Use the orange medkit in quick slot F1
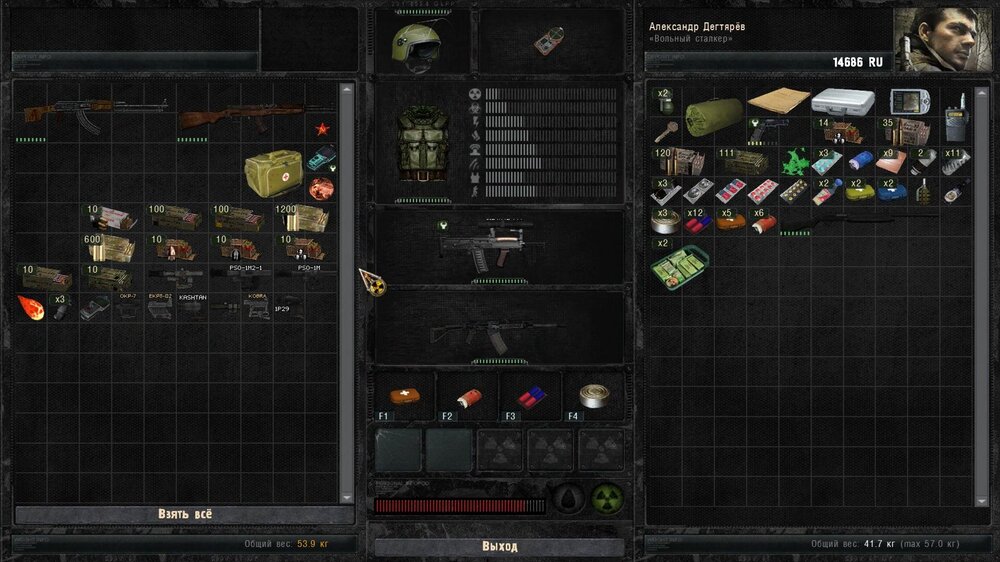 pyautogui.click(x=405, y=395)
